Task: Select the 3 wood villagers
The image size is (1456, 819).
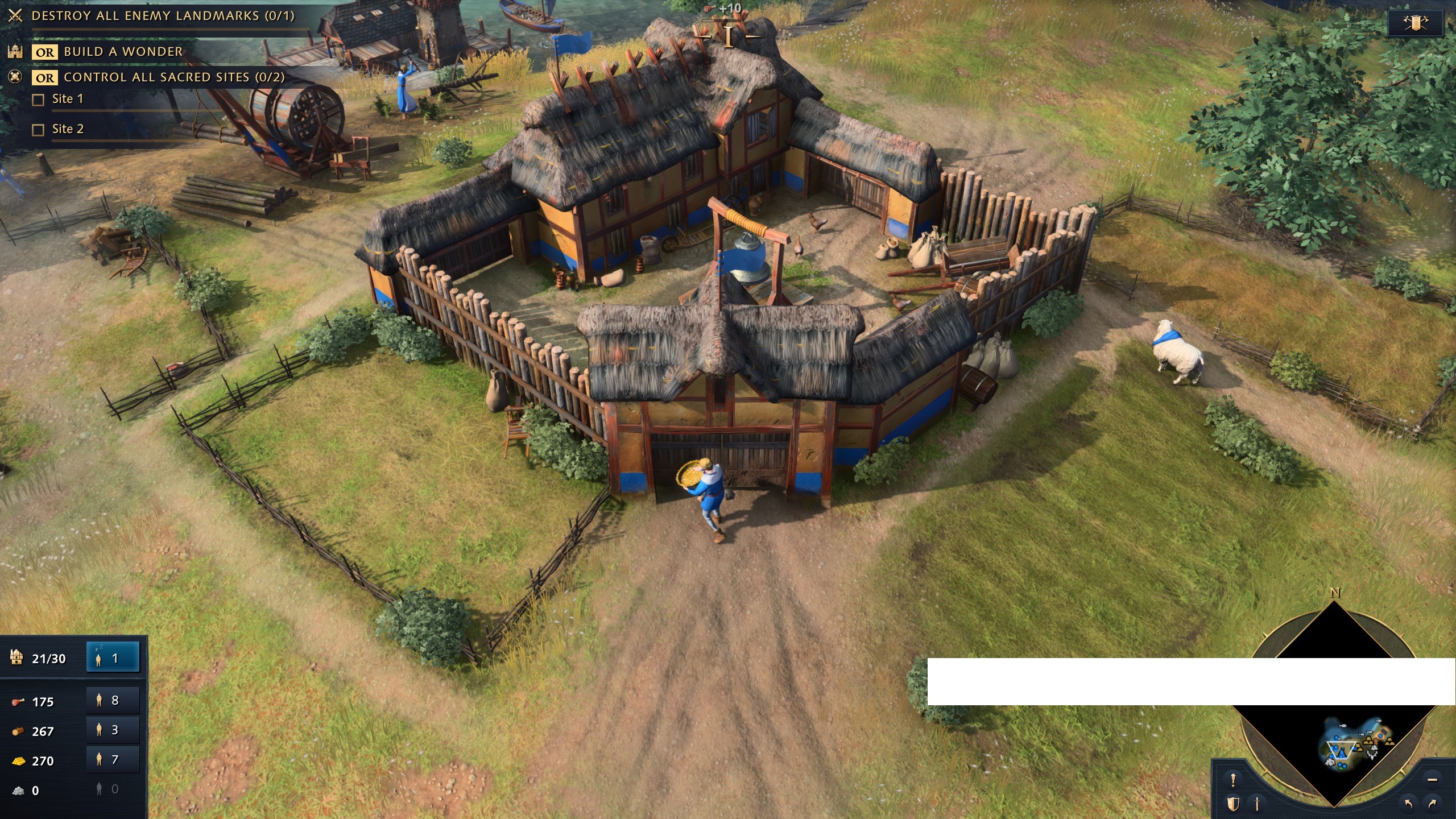Action: click(113, 730)
